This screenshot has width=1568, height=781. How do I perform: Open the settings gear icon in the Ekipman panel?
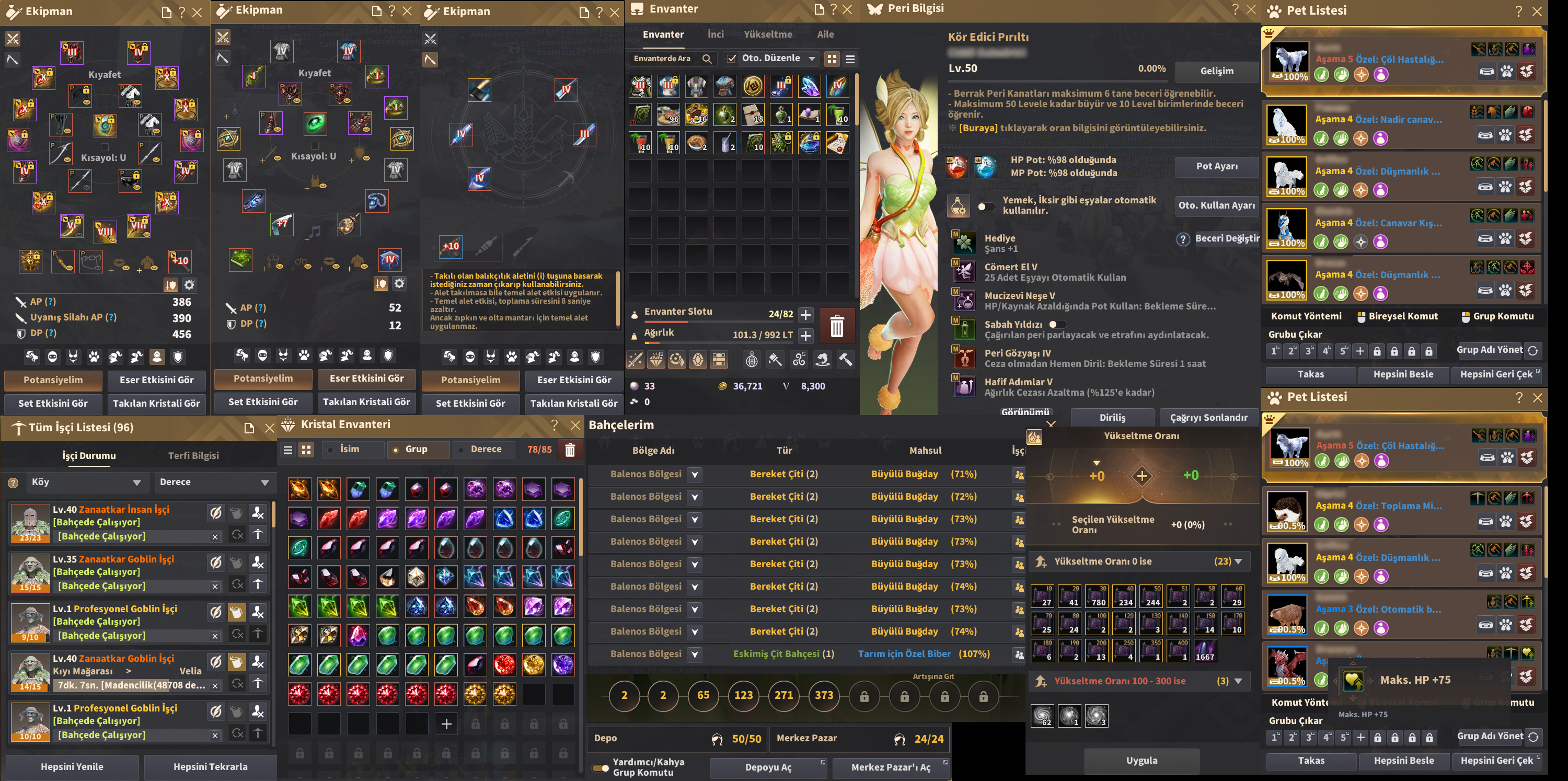click(x=189, y=284)
